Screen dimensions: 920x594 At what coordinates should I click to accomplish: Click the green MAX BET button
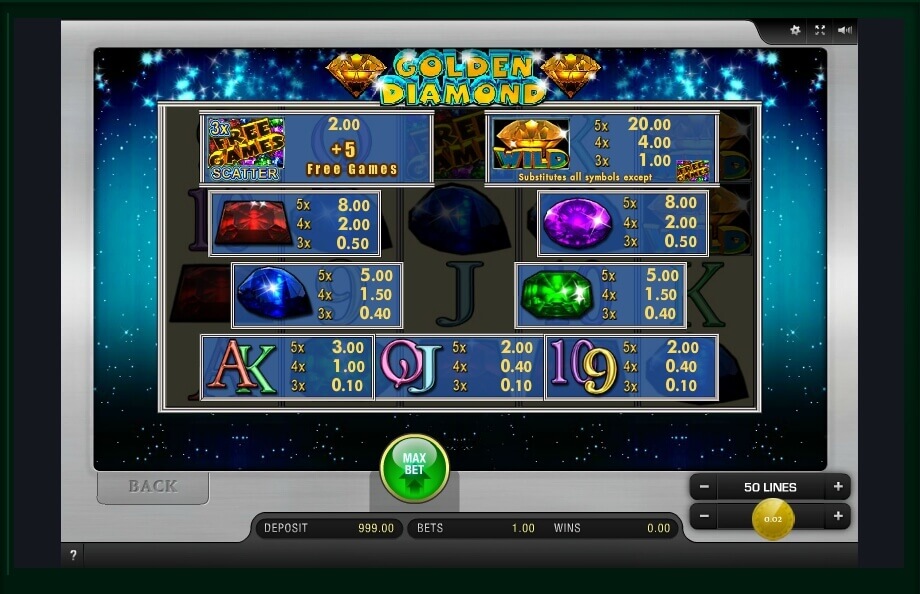point(414,468)
